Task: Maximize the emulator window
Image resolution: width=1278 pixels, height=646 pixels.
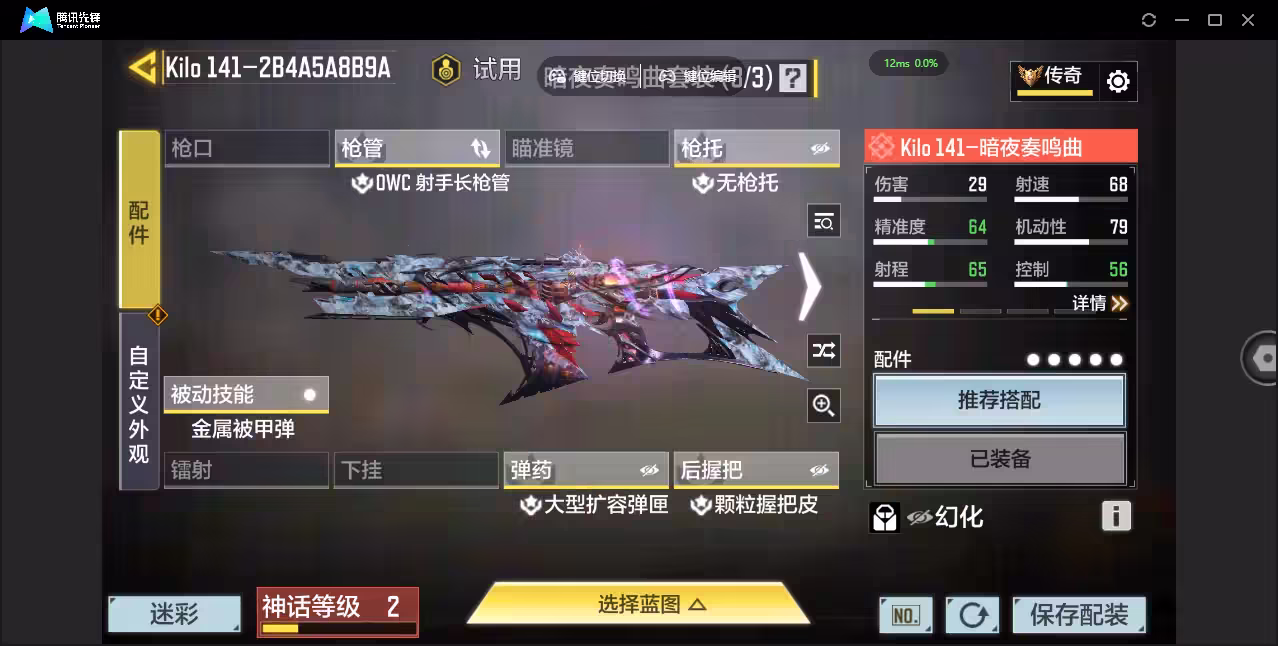Action: [1215, 20]
